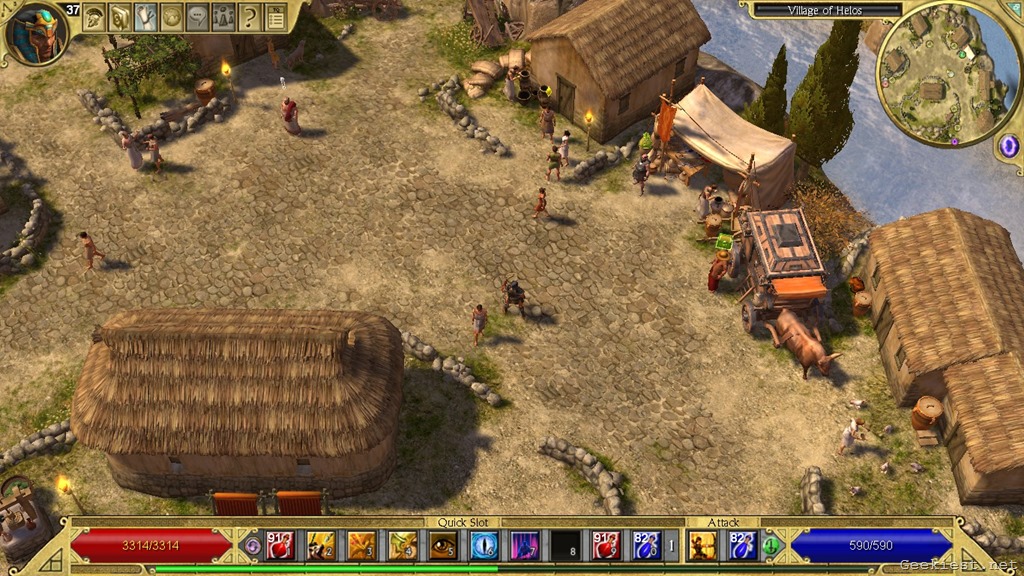Use the red health potion in slot 1
This screenshot has width=1024, height=576.
(x=279, y=545)
